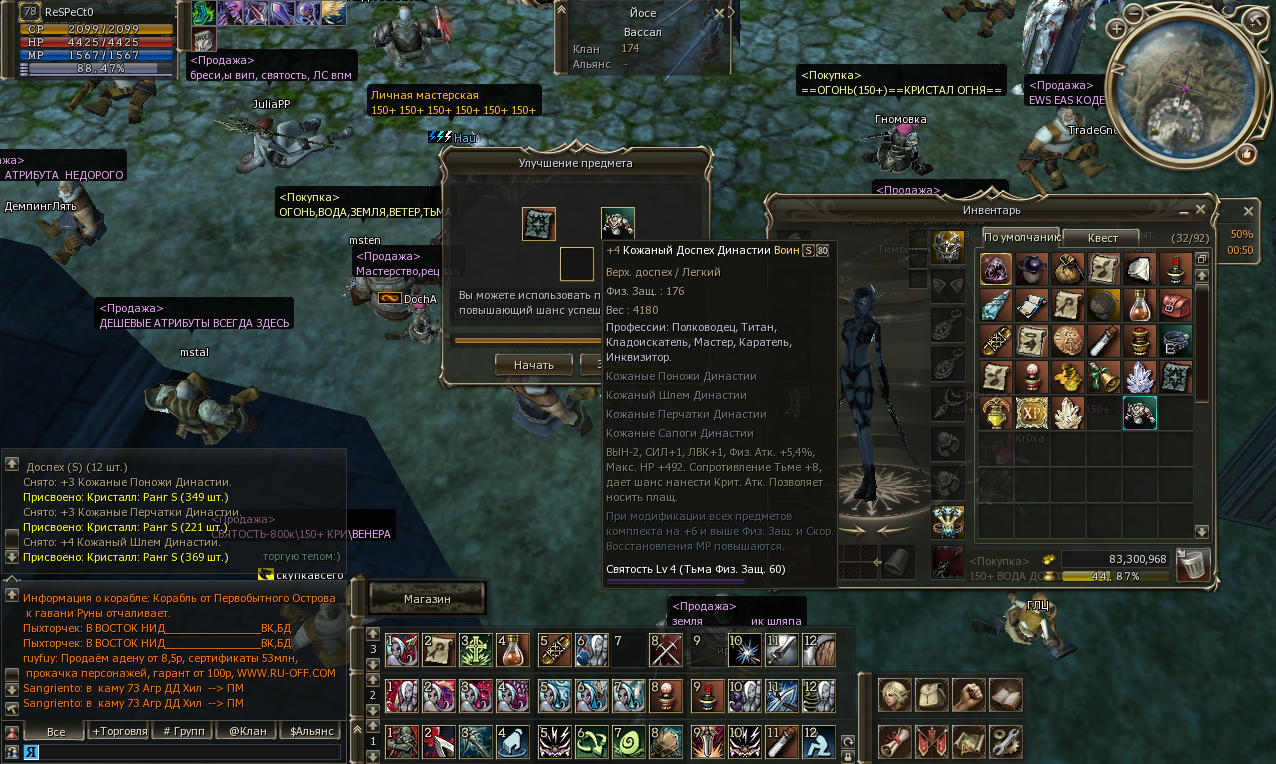Switch to the Квест inventory tab
The width and height of the screenshot is (1276, 764).
1104,238
